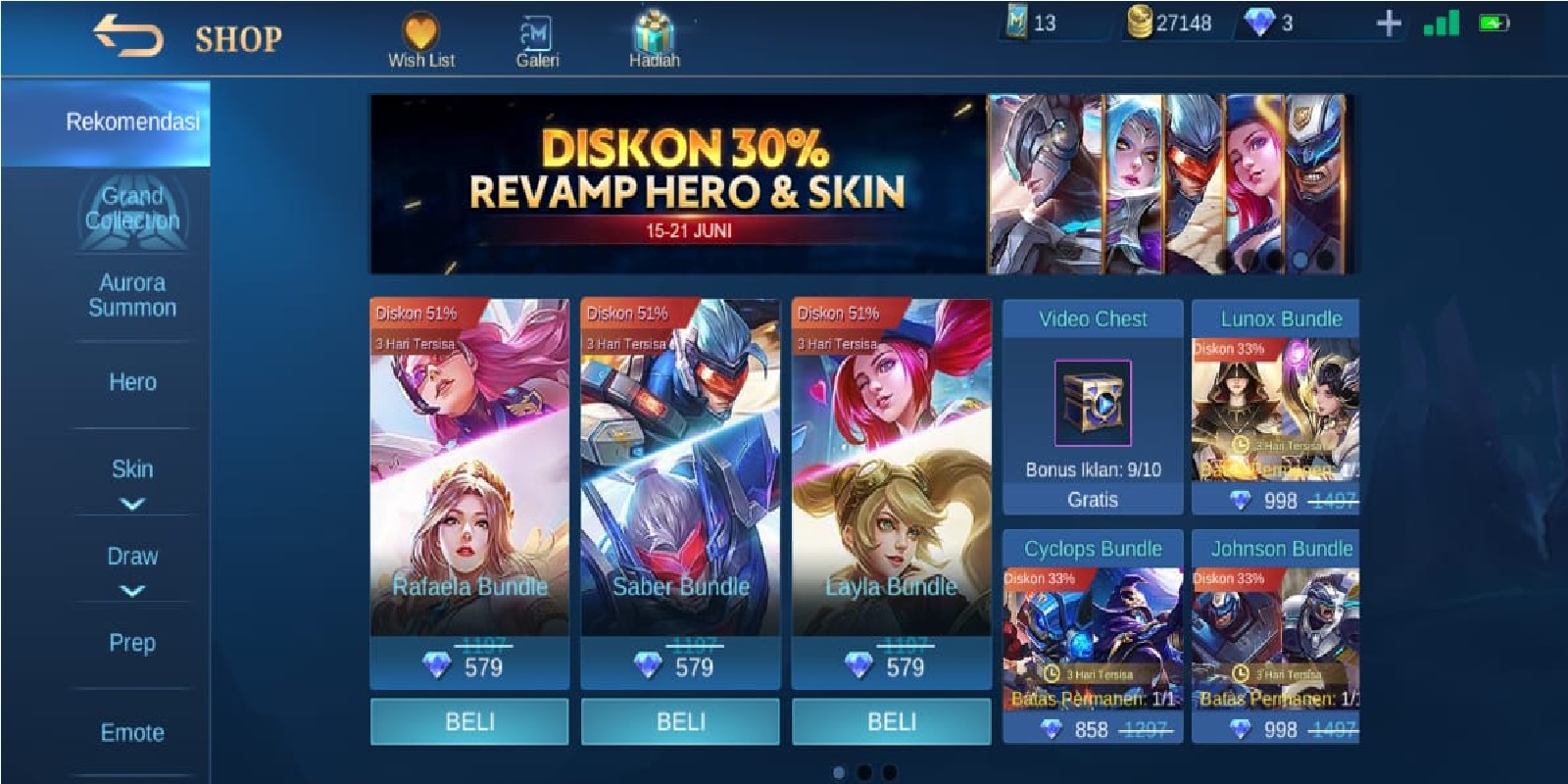
Task: Select the Rekomendasi sidebar entry
Action: [131, 122]
